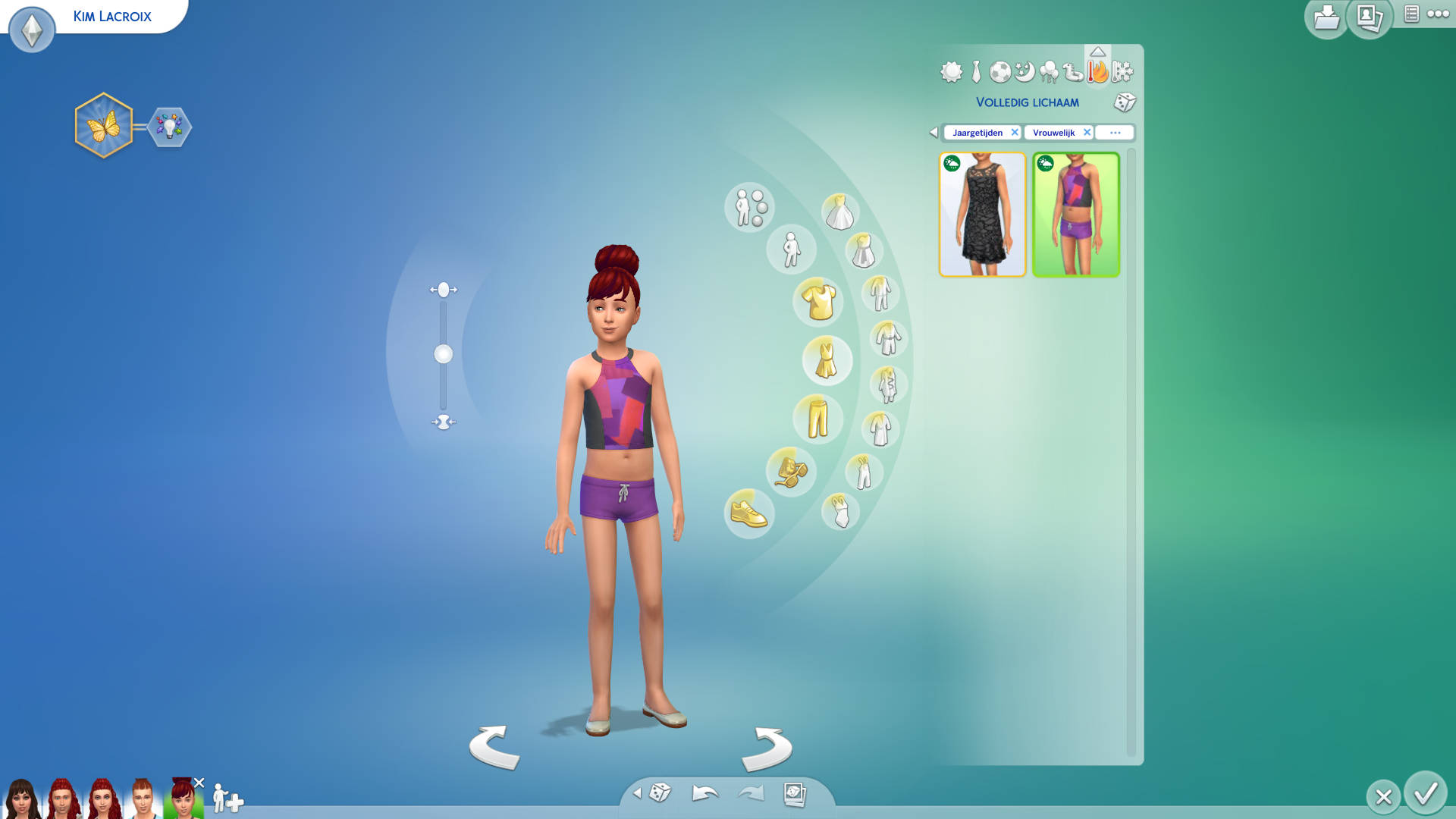Open more filter options
Viewport: 1456px width, 819px height.
pyautogui.click(x=1115, y=132)
